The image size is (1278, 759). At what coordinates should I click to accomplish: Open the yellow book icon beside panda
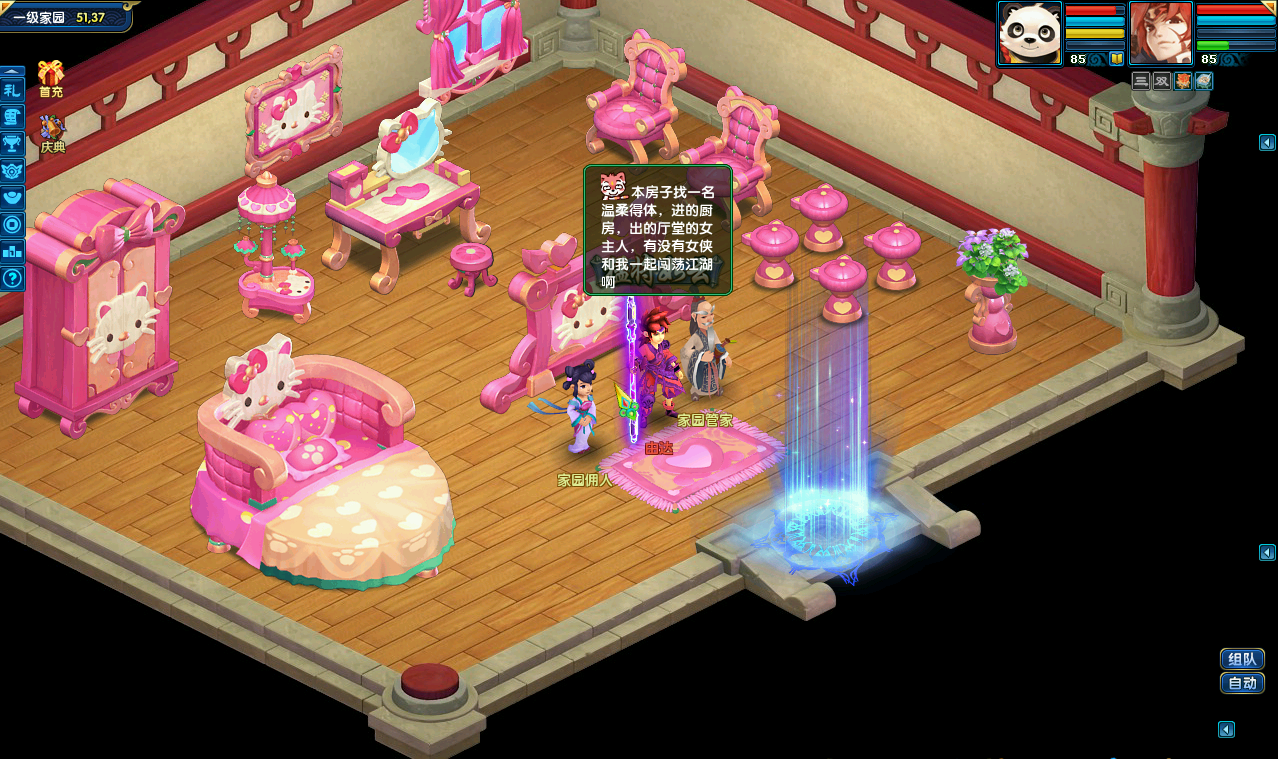1116,59
